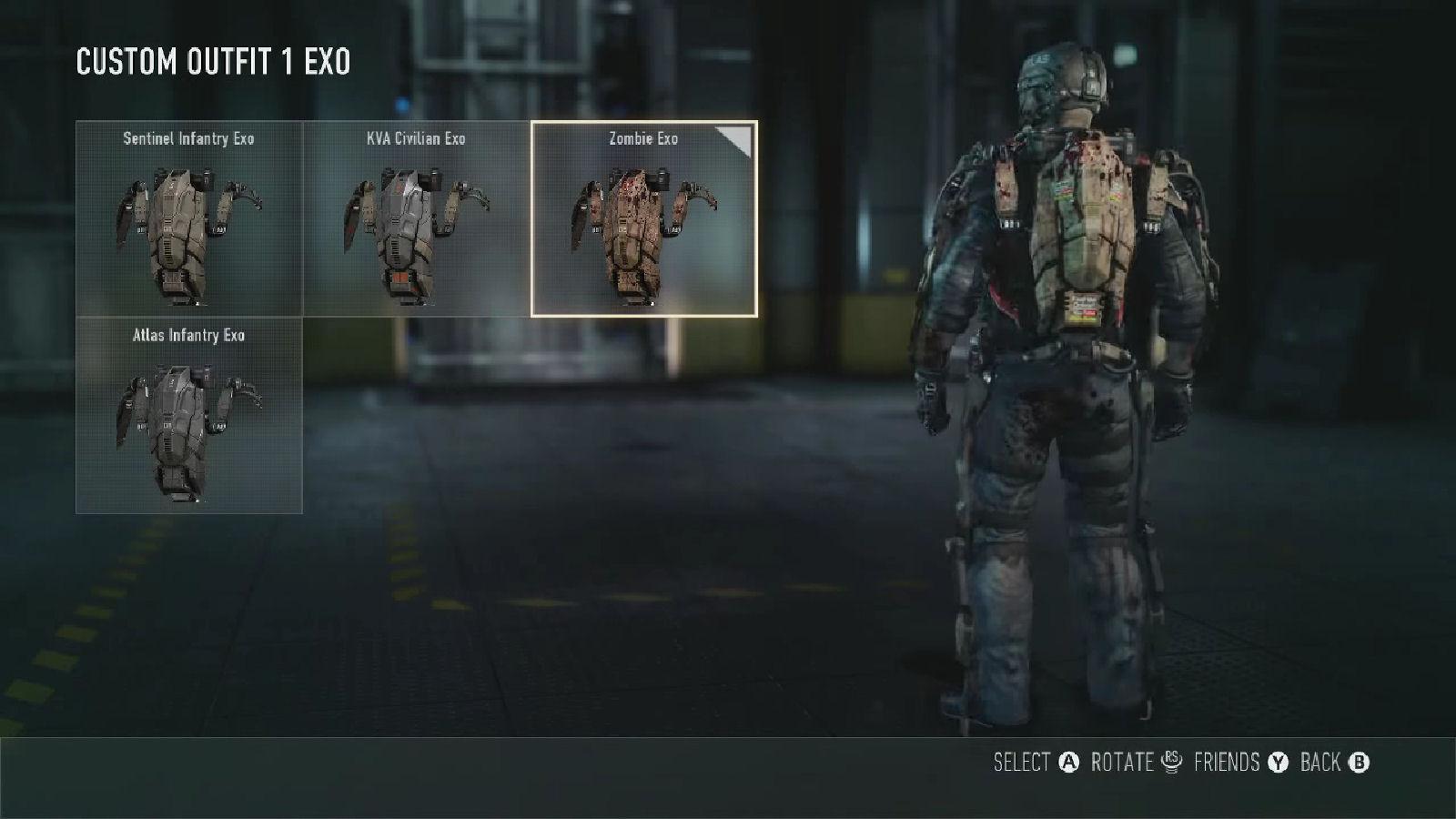The width and height of the screenshot is (1456, 819).
Task: Select the Sentinel Infantry Exo tile
Action: tap(189, 219)
